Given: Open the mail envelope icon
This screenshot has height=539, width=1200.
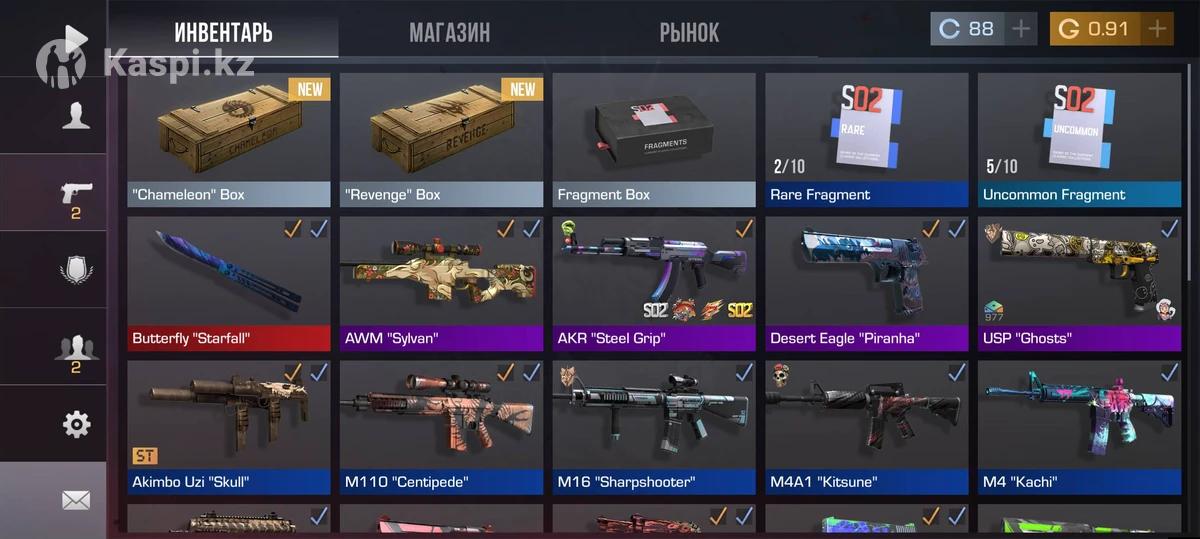Looking at the screenshot, I should (76, 500).
